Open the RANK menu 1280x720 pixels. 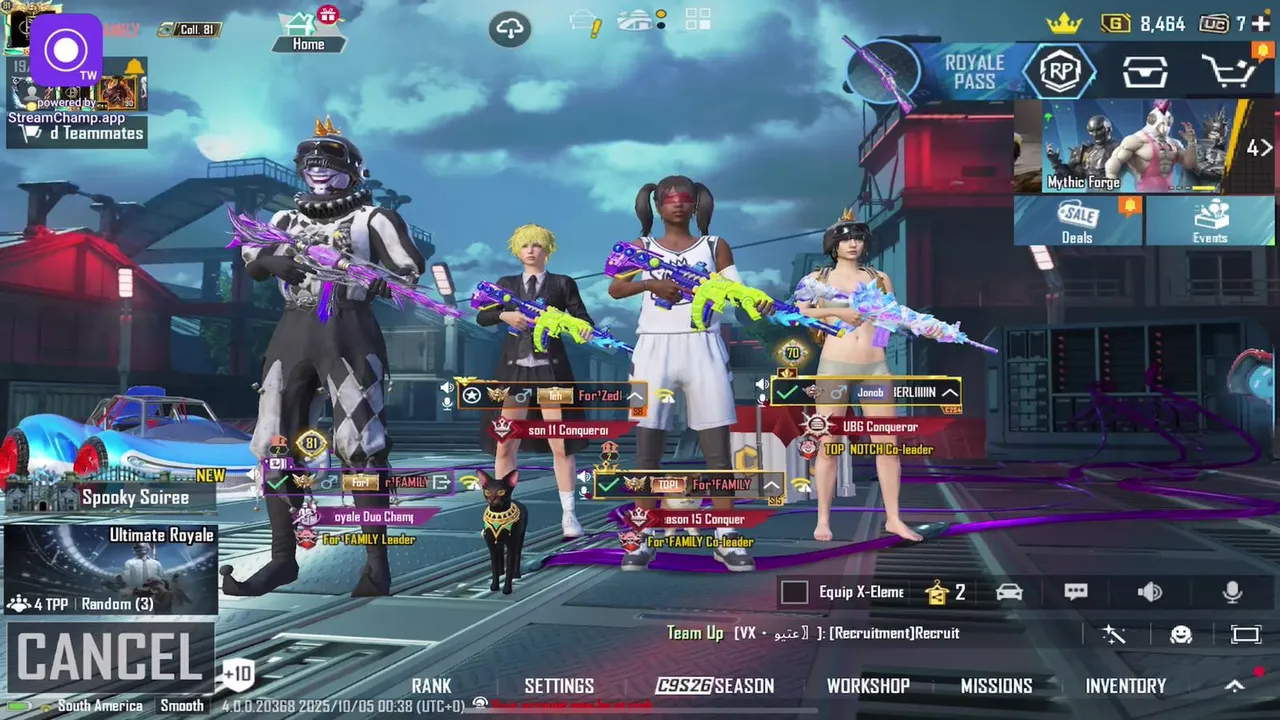(431, 686)
